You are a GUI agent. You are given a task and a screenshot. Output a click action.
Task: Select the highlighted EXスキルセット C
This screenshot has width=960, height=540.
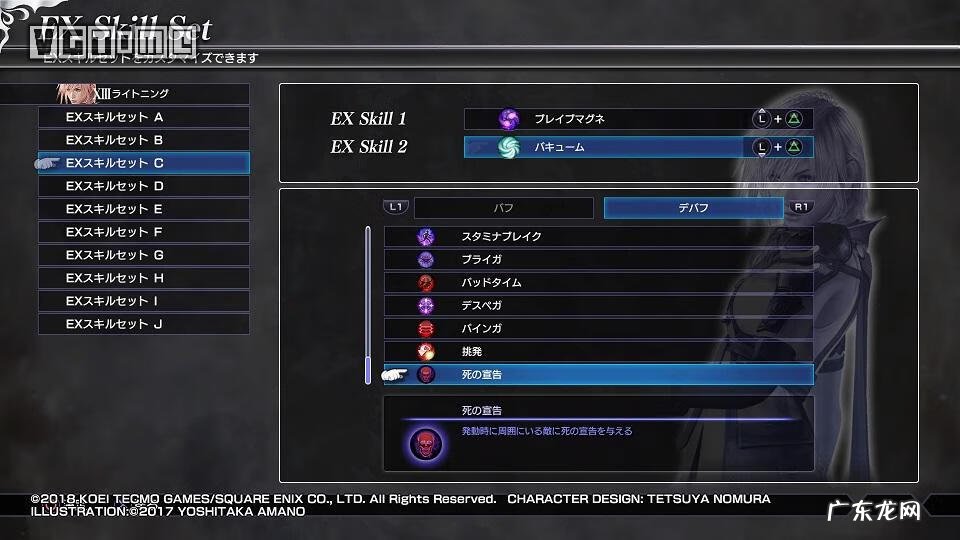pyautogui.click(x=143, y=163)
